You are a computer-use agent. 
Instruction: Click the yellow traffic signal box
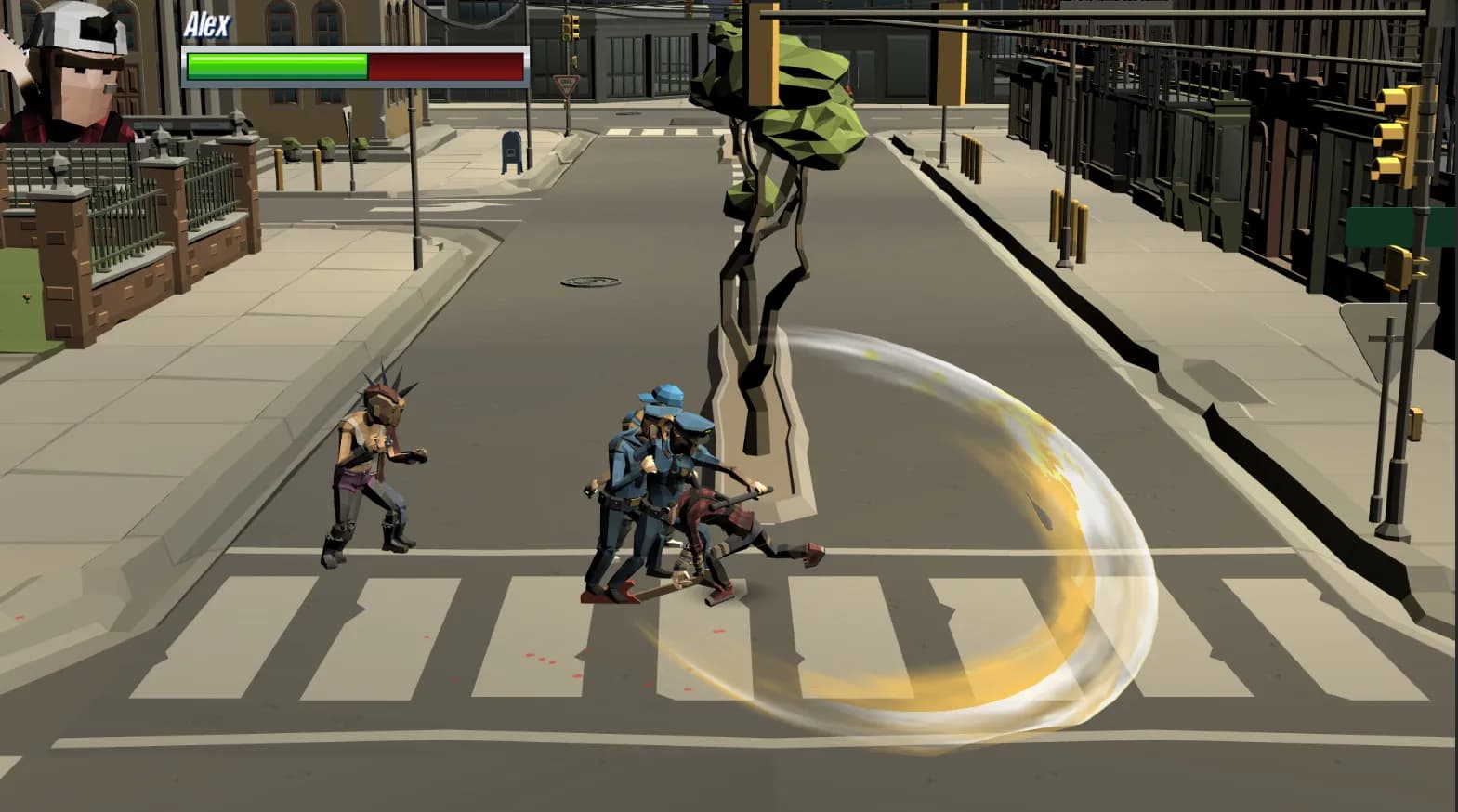pos(1399,268)
